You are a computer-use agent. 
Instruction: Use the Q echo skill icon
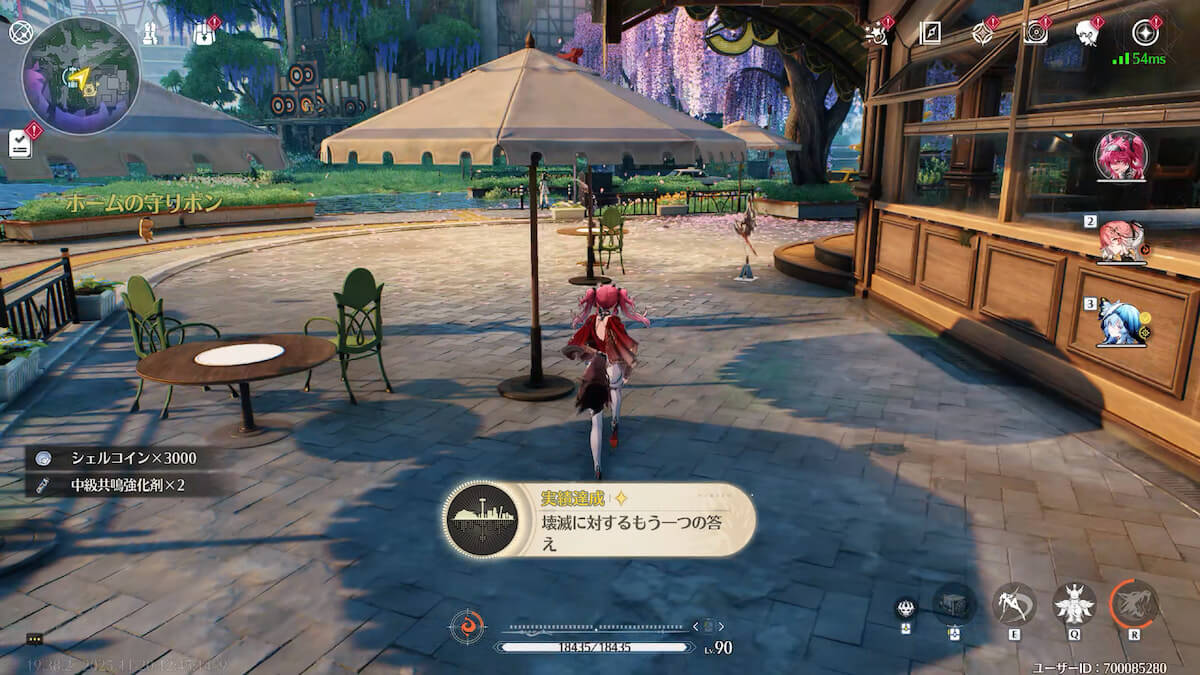click(x=1074, y=604)
